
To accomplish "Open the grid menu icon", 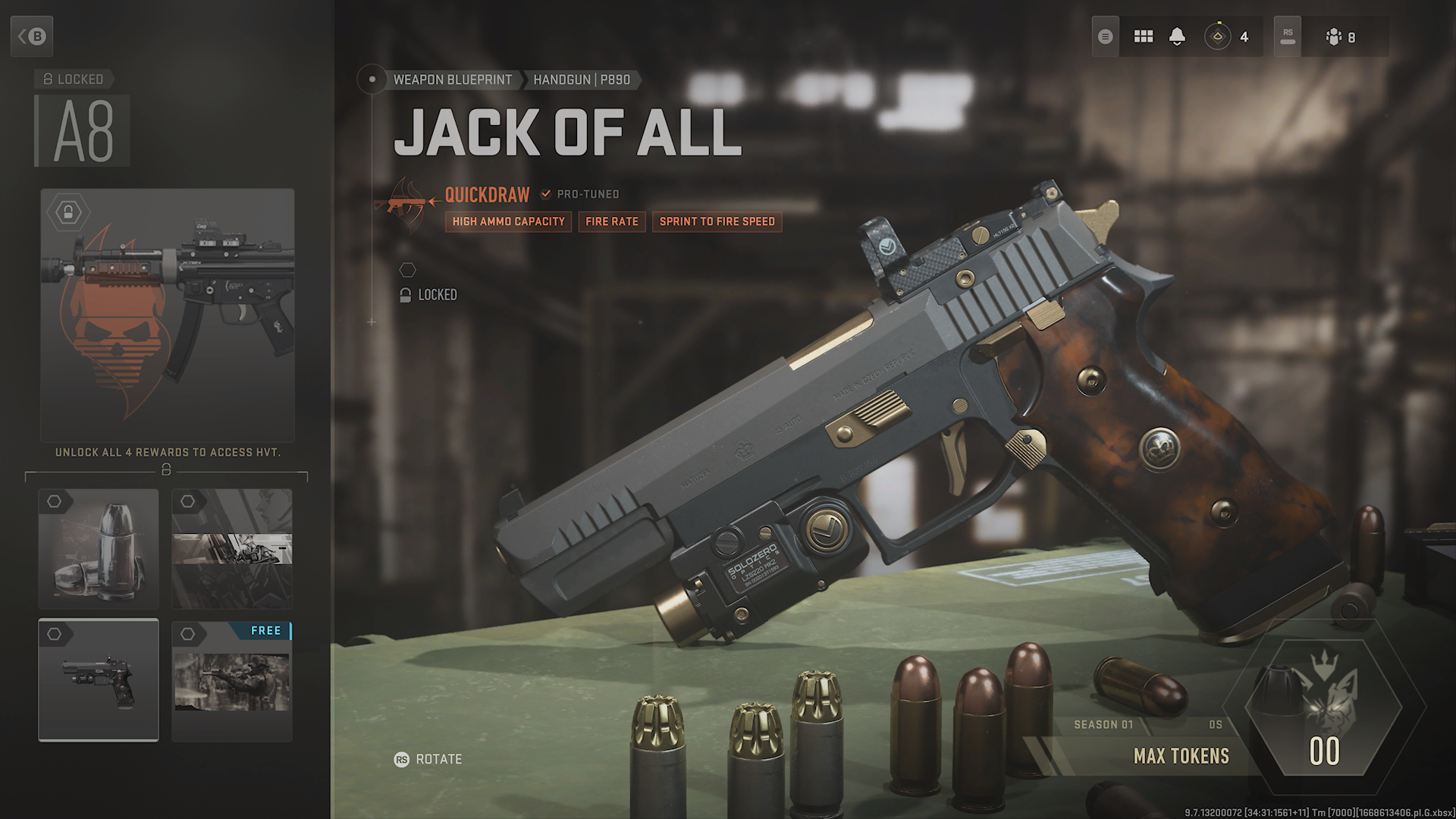I will pyautogui.click(x=1143, y=36).
